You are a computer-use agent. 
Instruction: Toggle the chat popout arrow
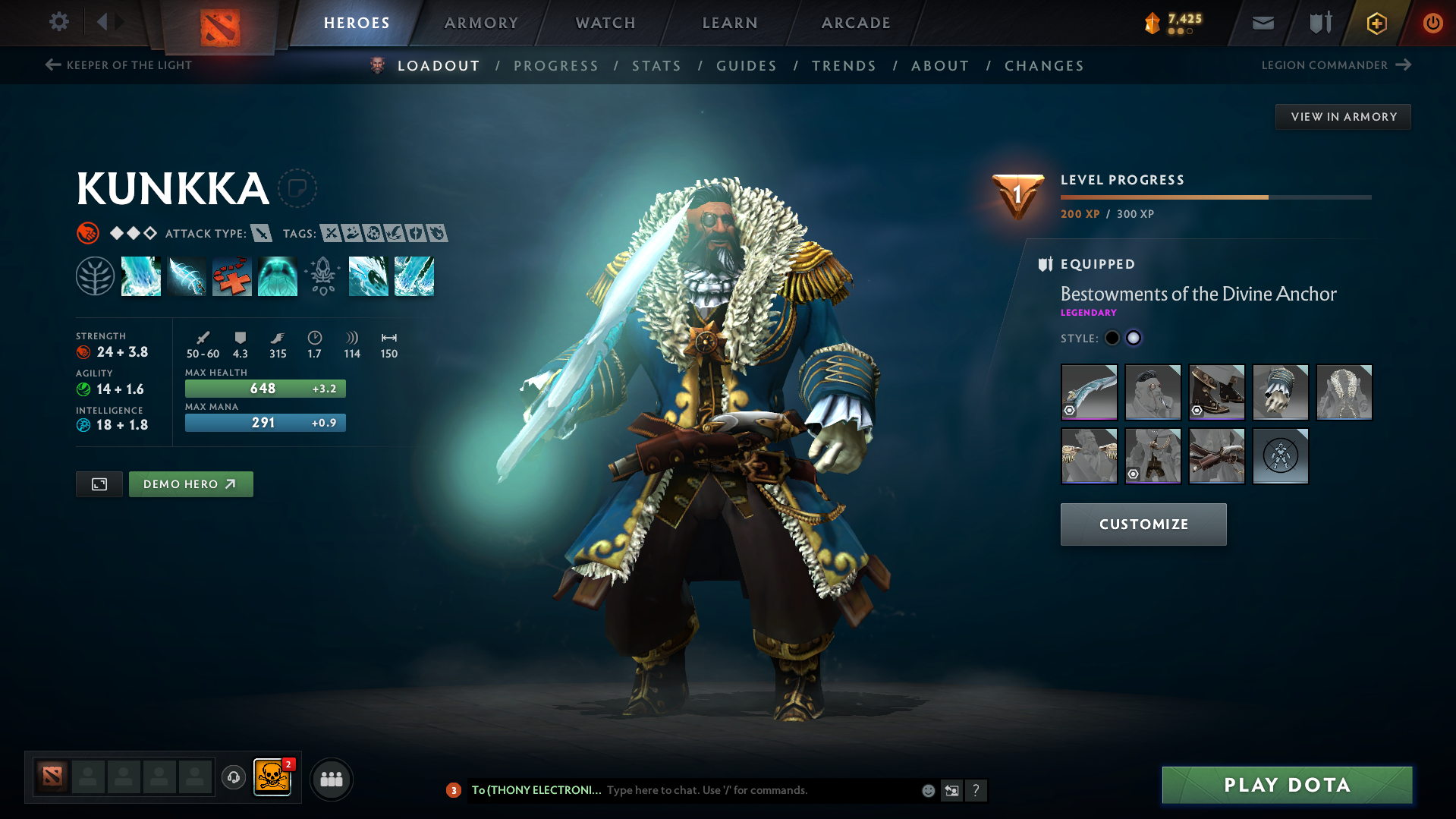point(951,790)
